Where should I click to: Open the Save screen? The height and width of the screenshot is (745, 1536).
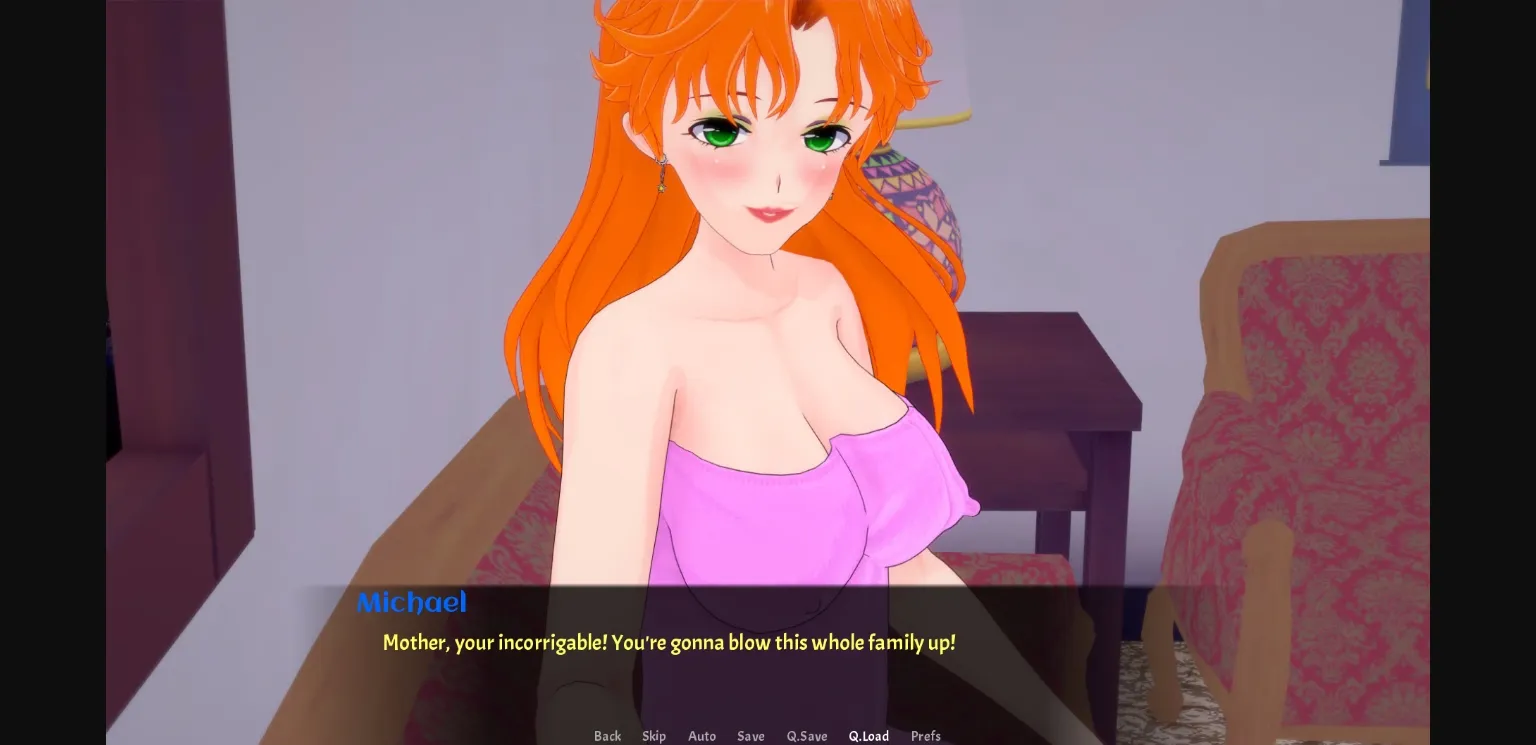pos(751,736)
